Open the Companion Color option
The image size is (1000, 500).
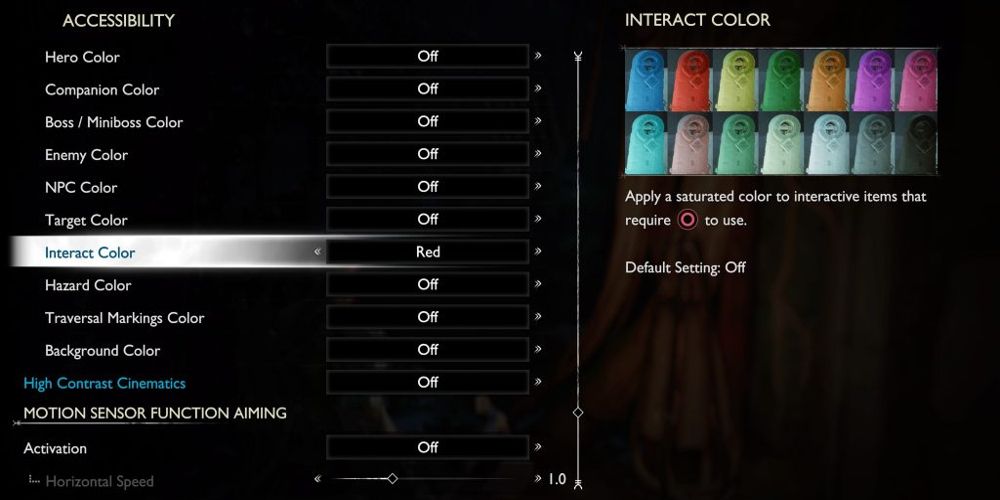[x=102, y=90]
